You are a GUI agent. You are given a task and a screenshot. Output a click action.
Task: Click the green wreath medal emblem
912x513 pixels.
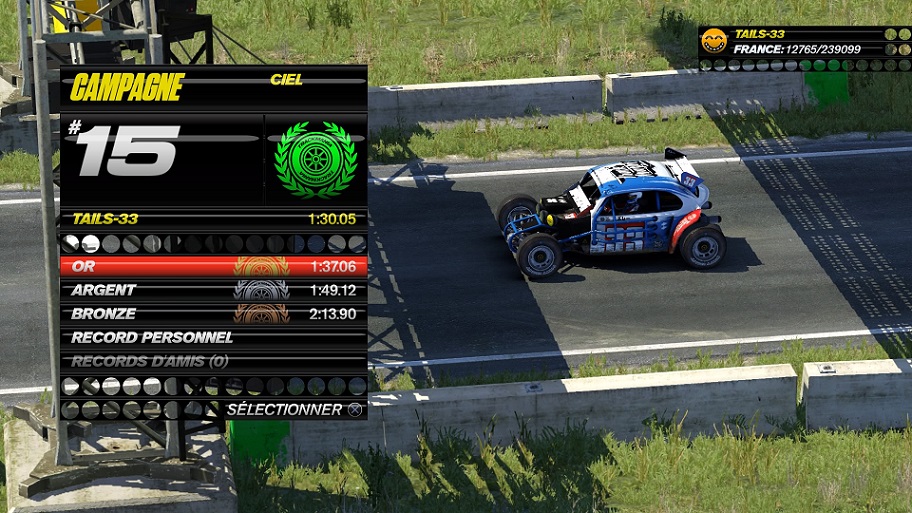point(315,160)
